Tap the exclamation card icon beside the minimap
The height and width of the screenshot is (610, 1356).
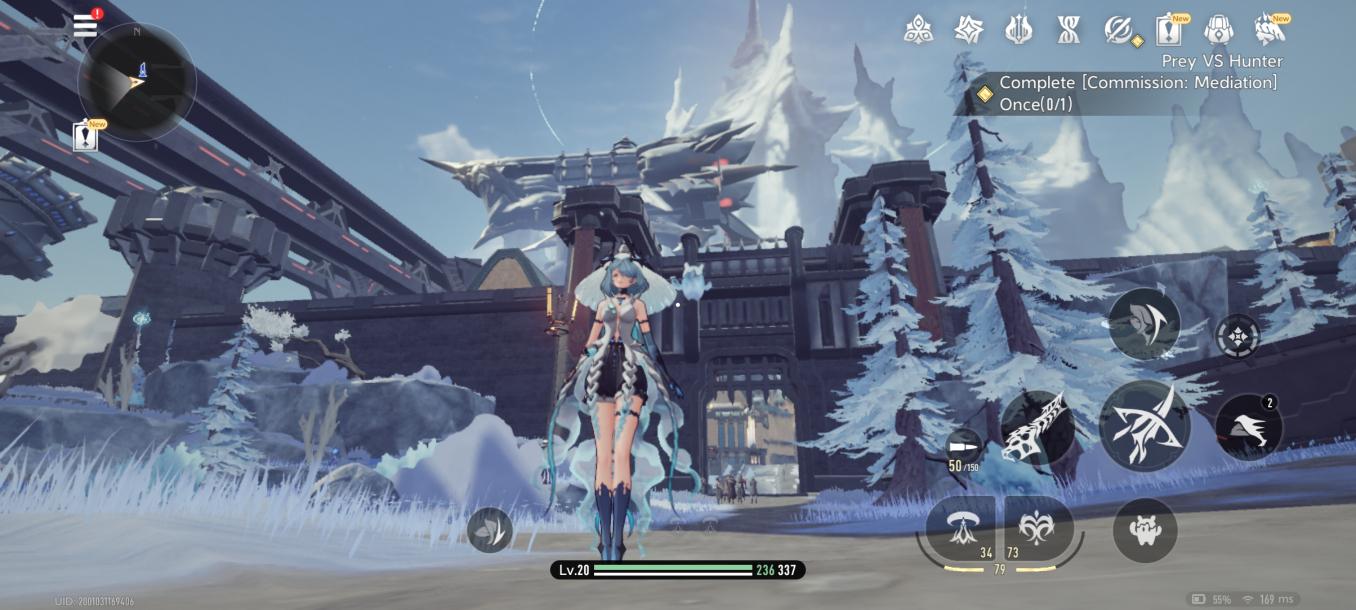87,136
